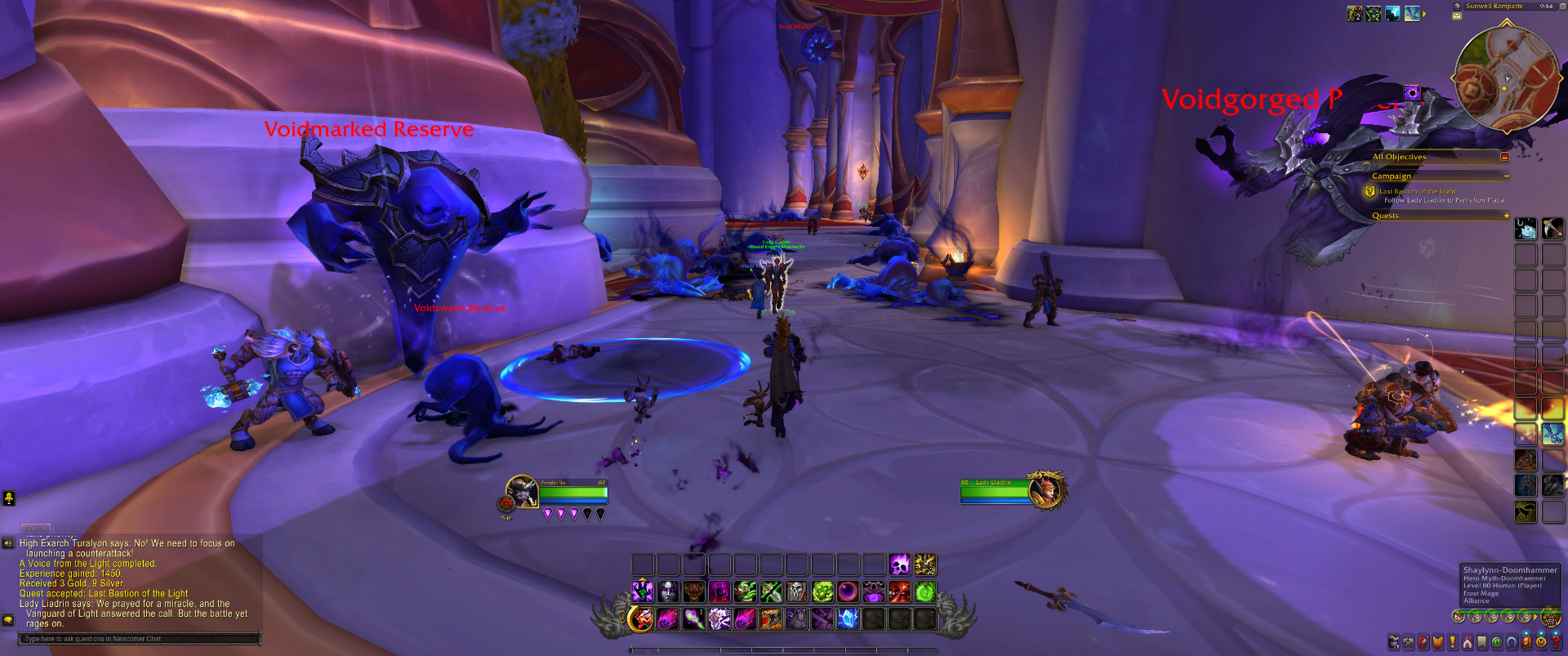Image resolution: width=1568 pixels, height=656 pixels.
Task: Open the main backpack bag
Action: (x=1549, y=618)
